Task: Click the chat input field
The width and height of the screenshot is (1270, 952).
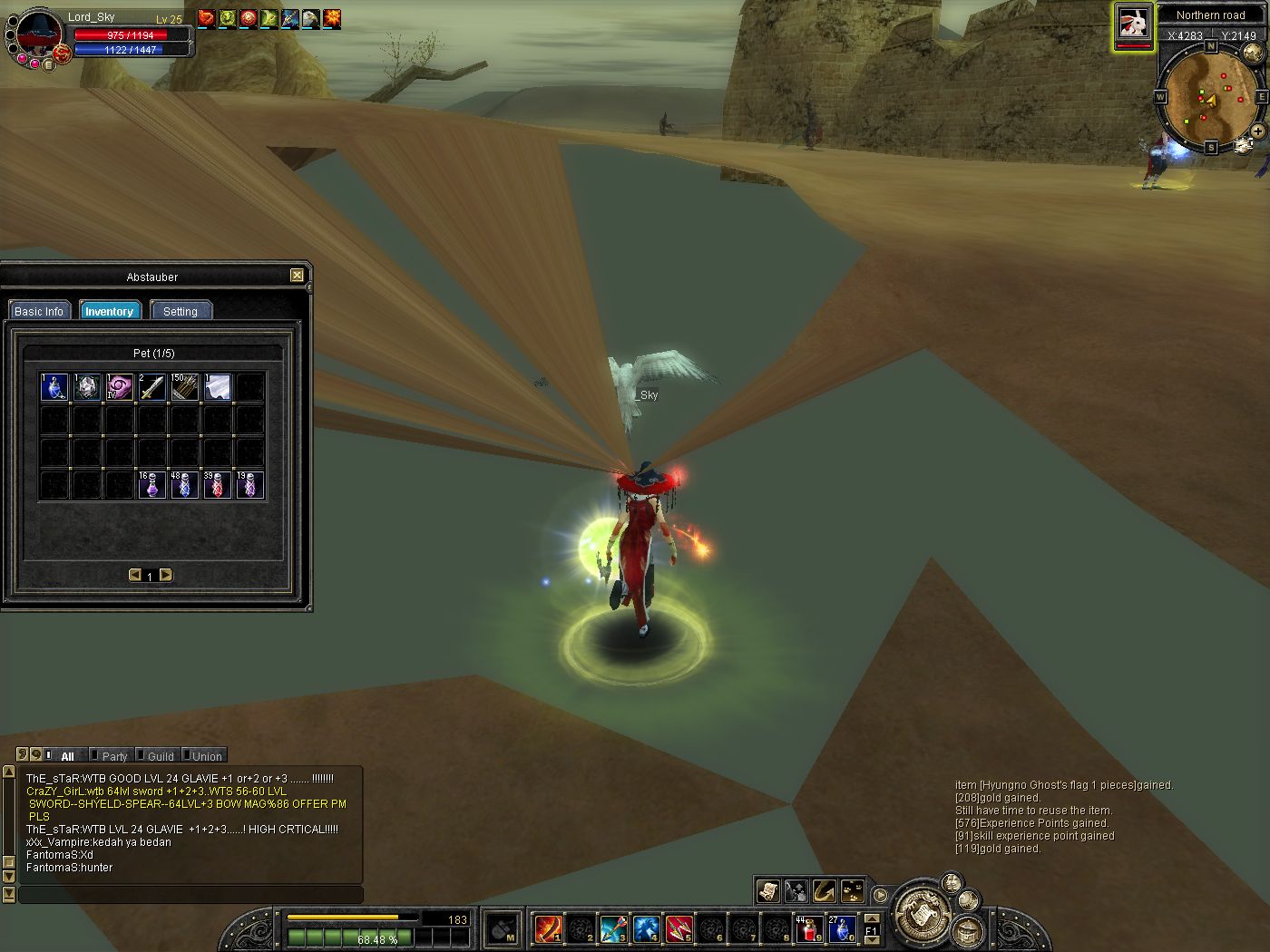Action: [x=190, y=895]
